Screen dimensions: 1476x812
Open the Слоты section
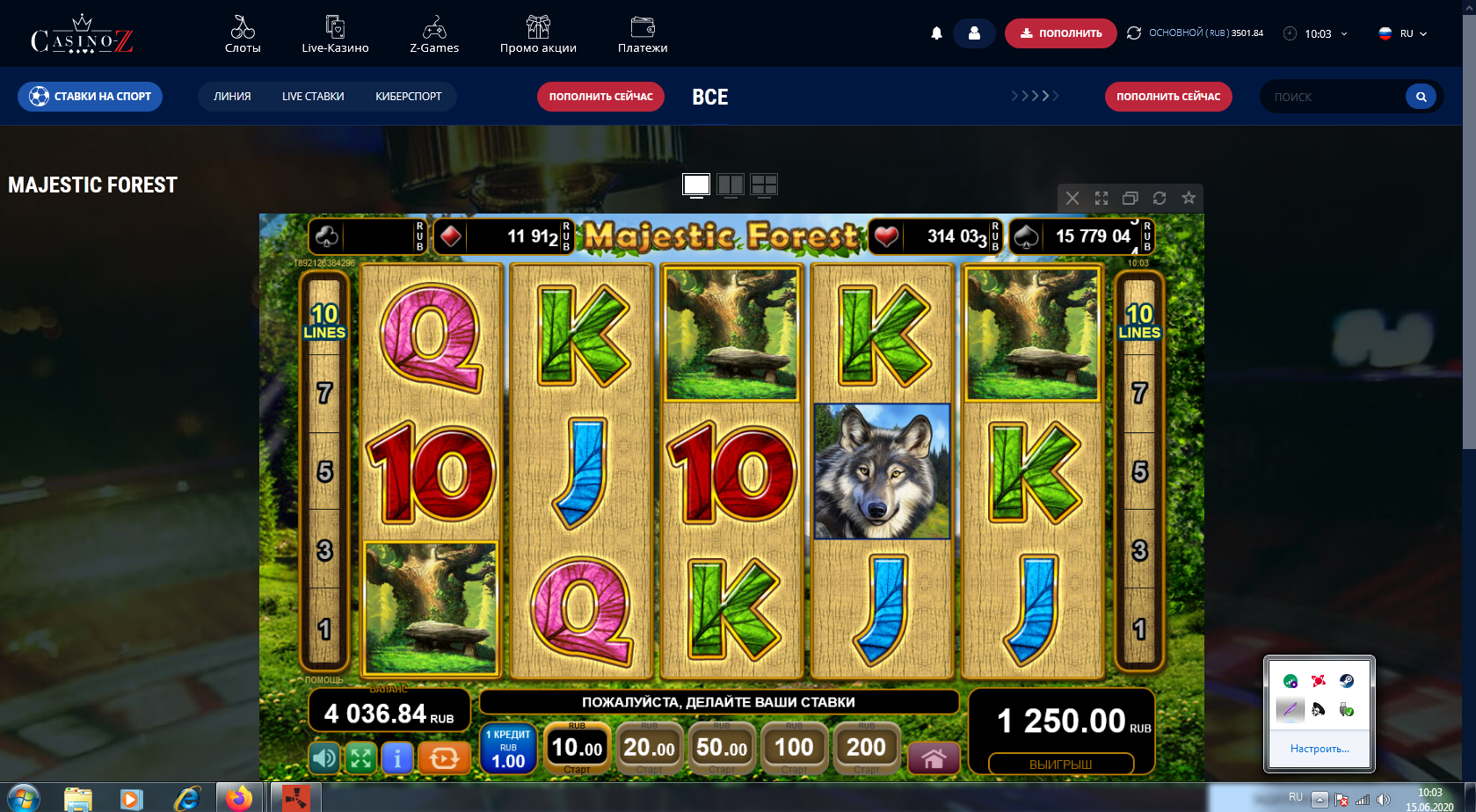(x=243, y=35)
